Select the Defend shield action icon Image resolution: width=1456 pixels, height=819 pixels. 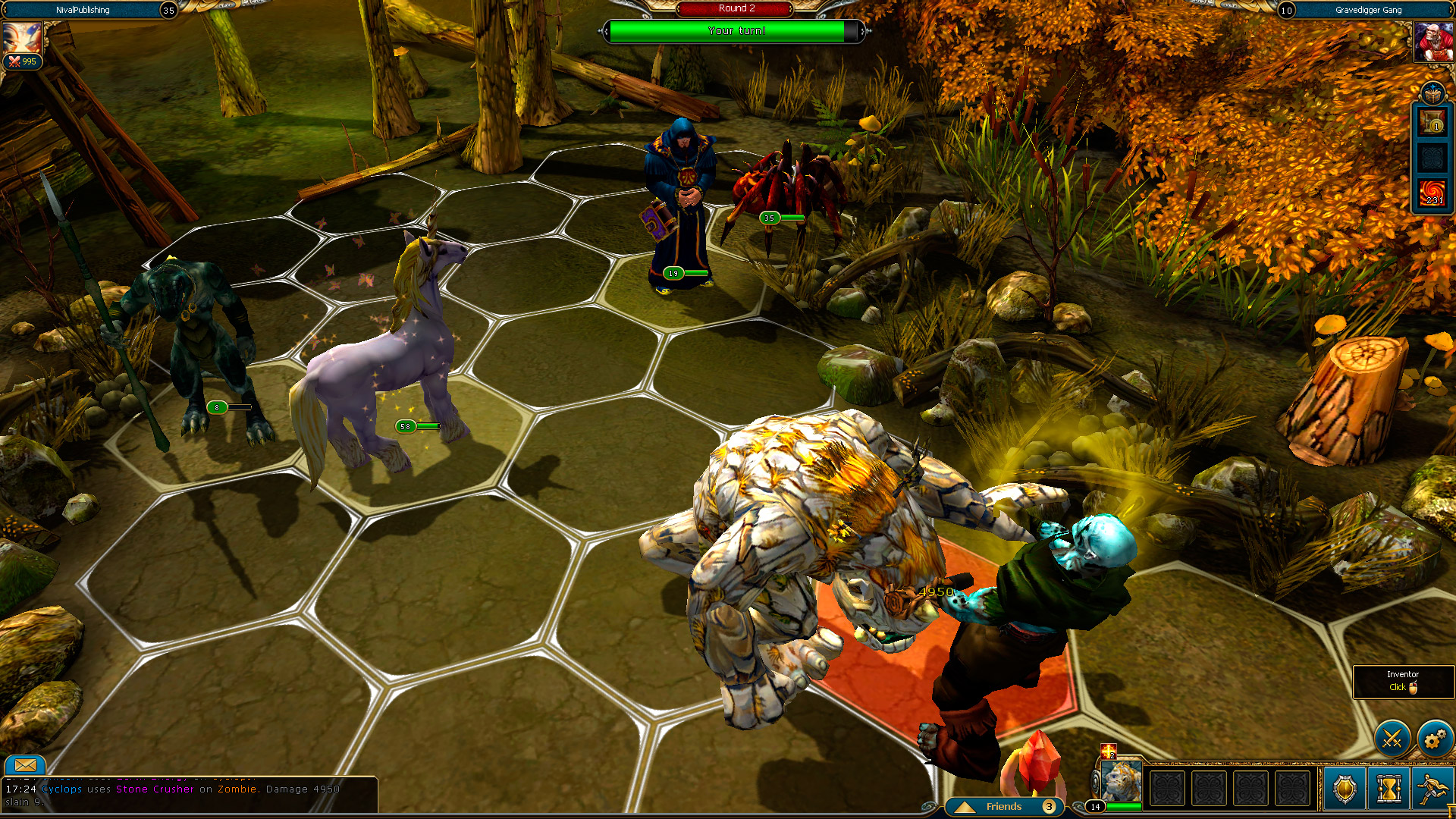[x=1344, y=789]
